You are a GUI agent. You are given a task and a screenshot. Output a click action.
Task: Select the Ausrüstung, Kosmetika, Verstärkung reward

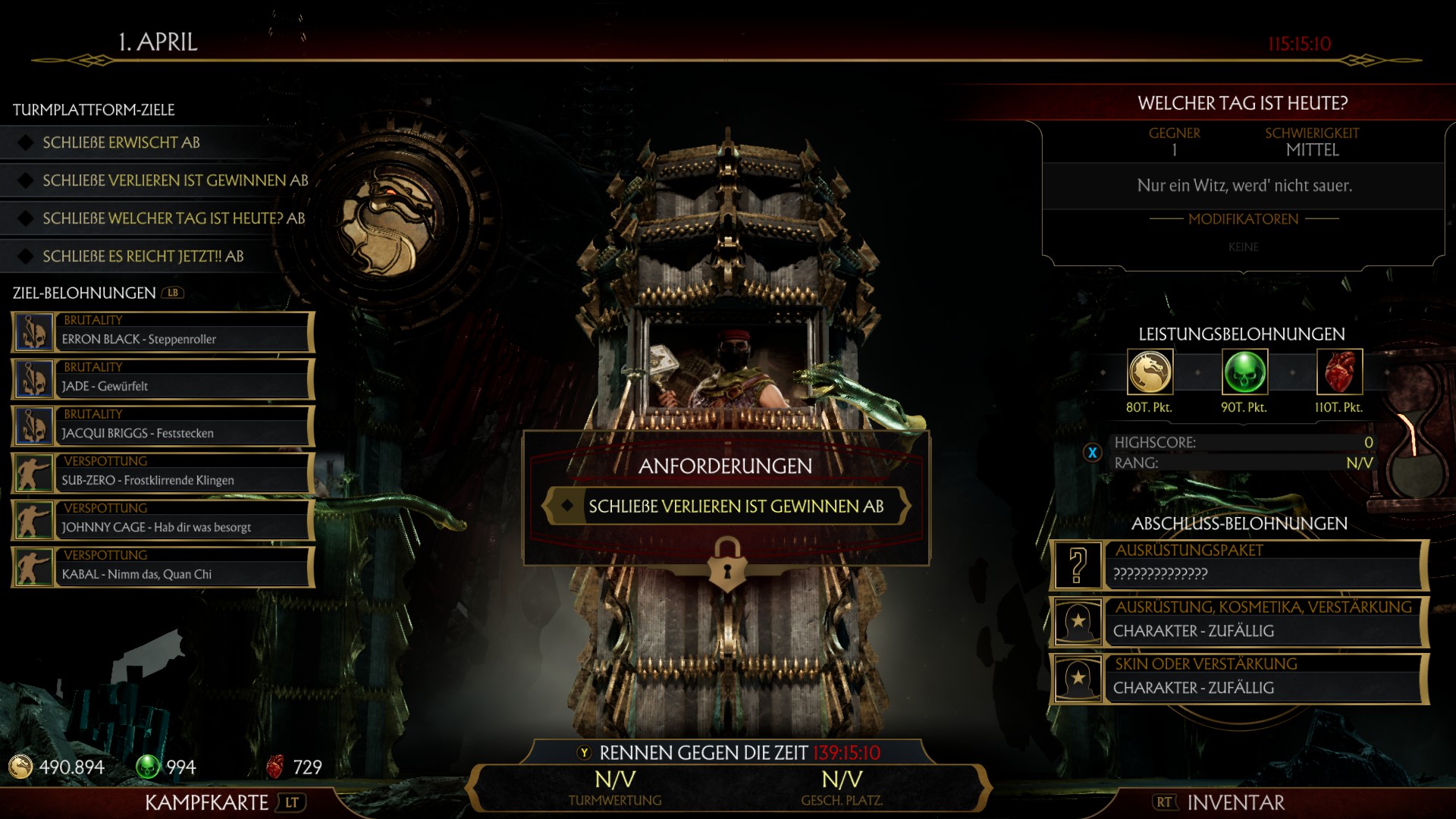point(1239,622)
